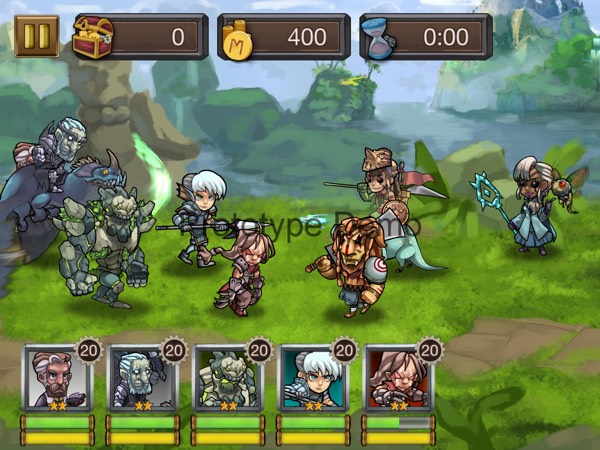Pause the battle with the pause button
The width and height of the screenshot is (600, 450).
[x=37, y=37]
